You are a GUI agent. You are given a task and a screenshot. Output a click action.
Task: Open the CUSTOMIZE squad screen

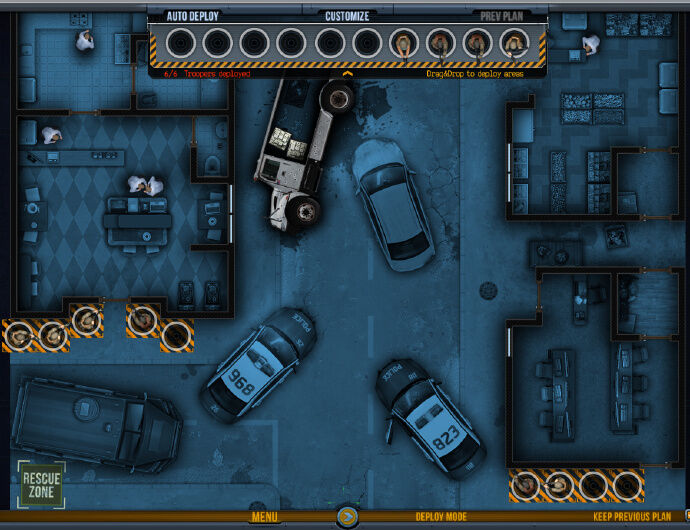click(x=347, y=16)
